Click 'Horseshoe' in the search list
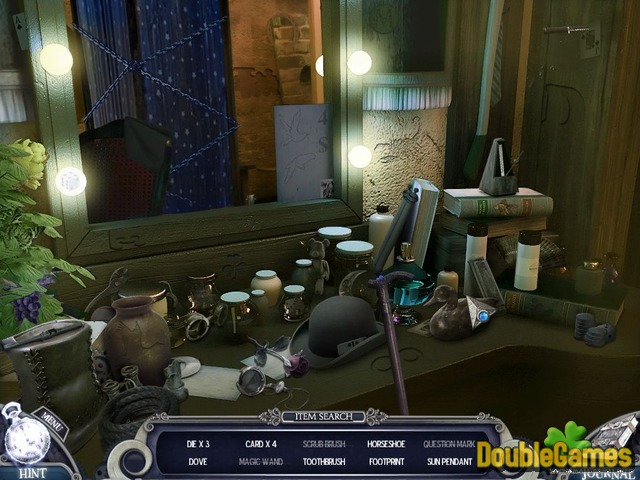 [385, 443]
